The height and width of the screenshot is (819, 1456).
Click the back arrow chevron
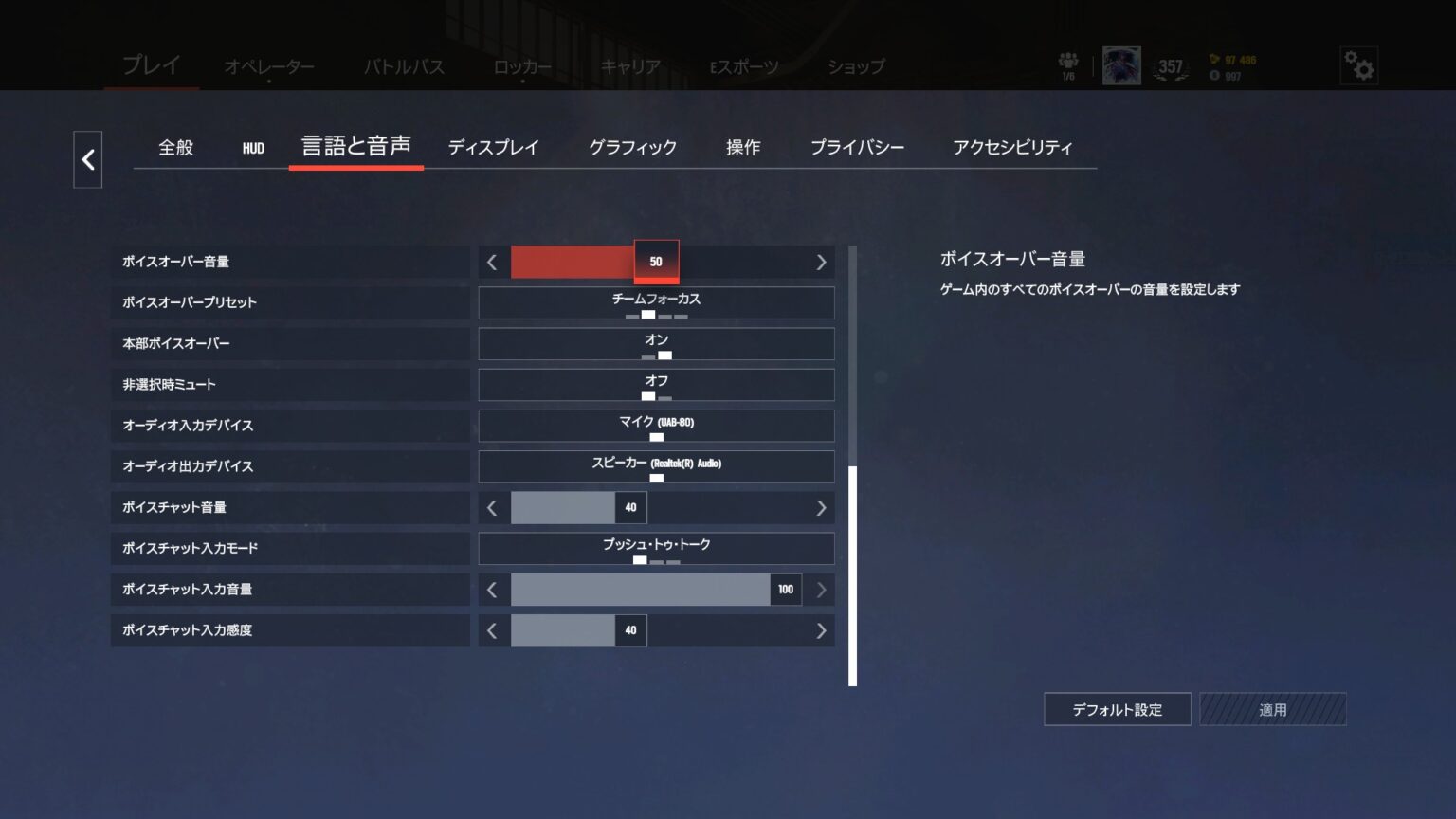click(x=87, y=160)
